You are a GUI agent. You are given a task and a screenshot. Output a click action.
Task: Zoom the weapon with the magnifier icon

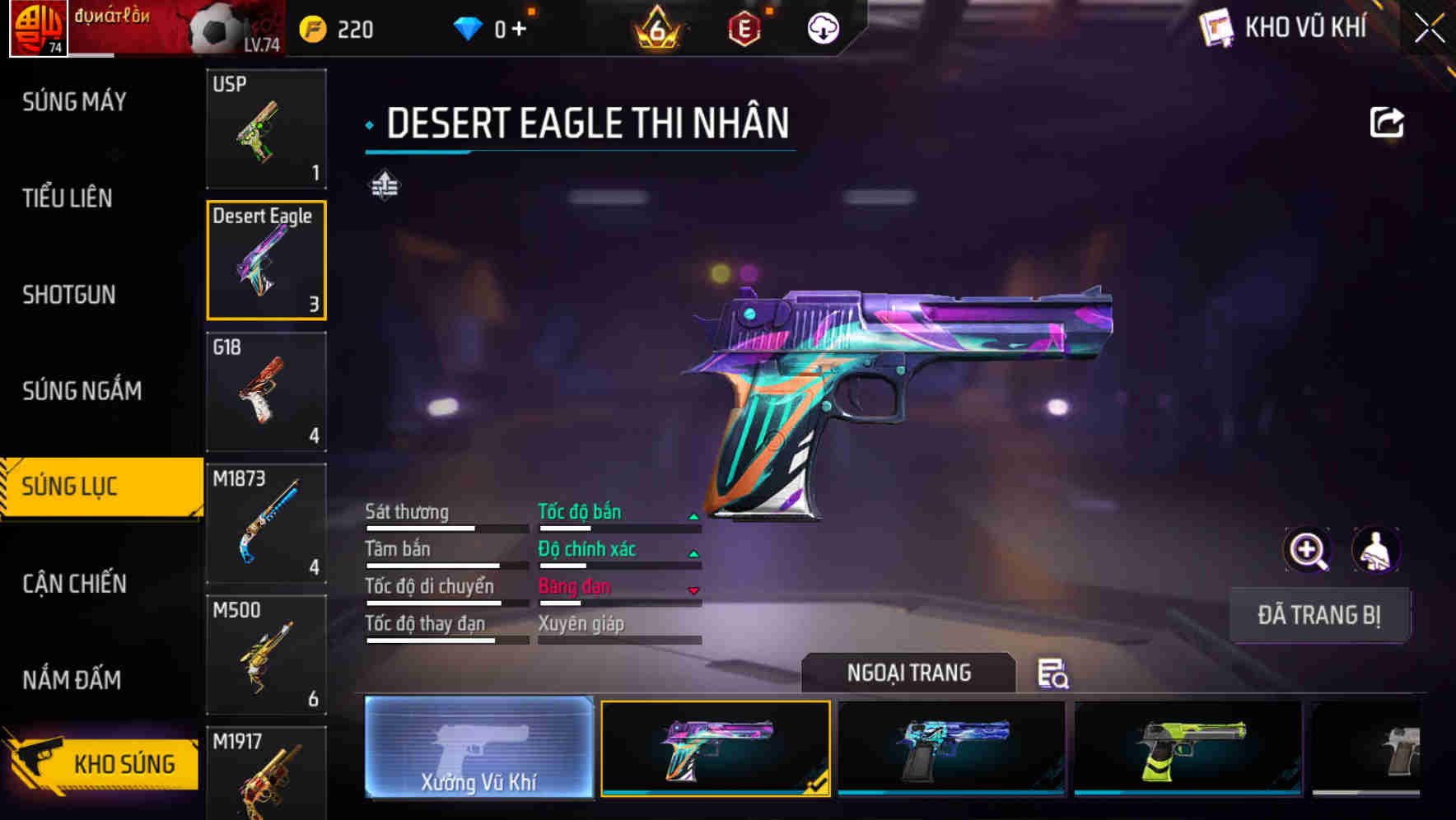pyautogui.click(x=1308, y=550)
